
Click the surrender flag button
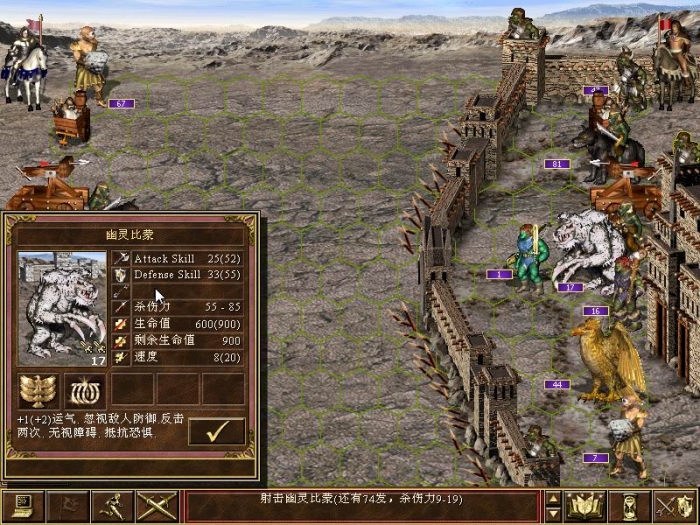[x=68, y=506]
